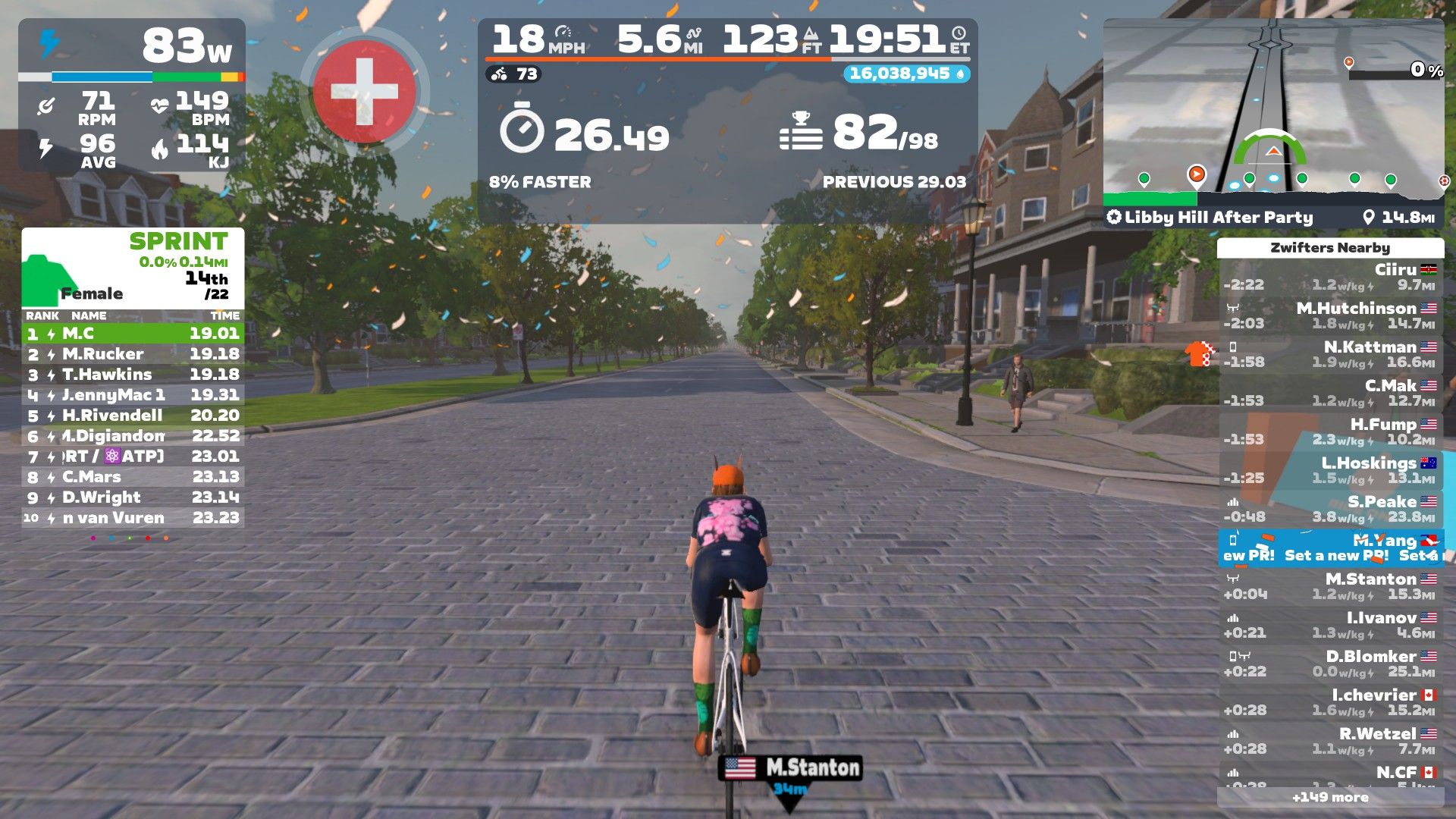Screen dimensions: 1456x819
Task: Select H.Rivendell on the sprint ranking
Action: pos(133,416)
